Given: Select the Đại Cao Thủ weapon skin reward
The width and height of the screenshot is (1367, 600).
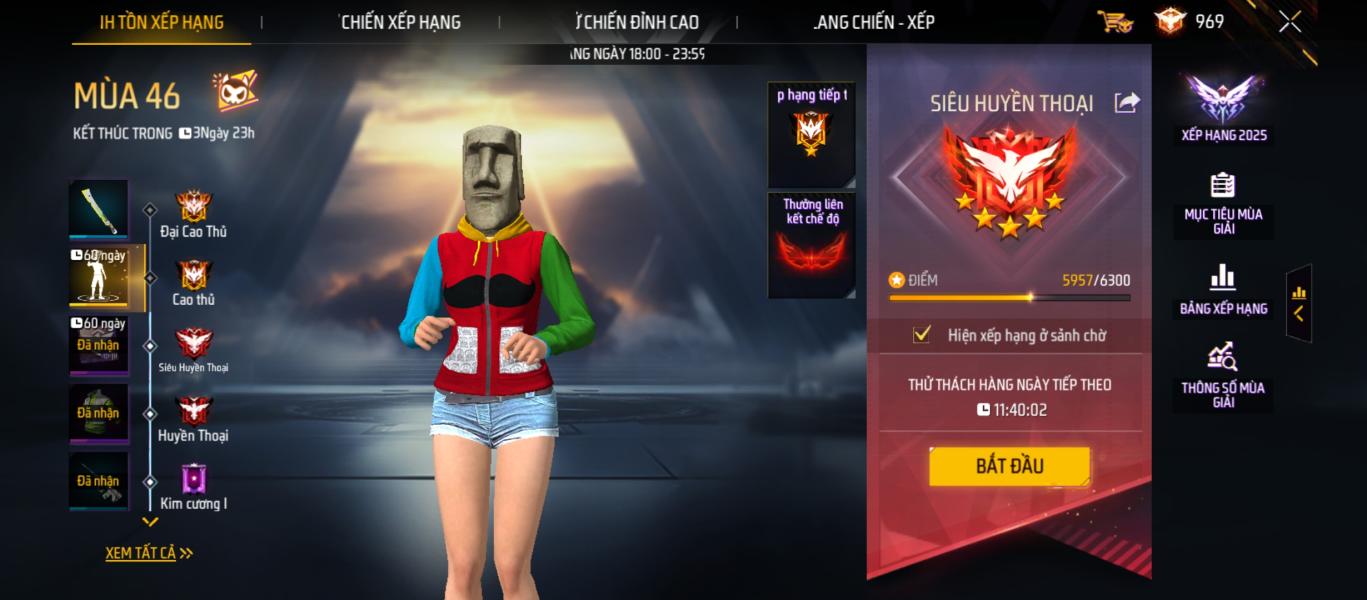Looking at the screenshot, I should [98, 209].
